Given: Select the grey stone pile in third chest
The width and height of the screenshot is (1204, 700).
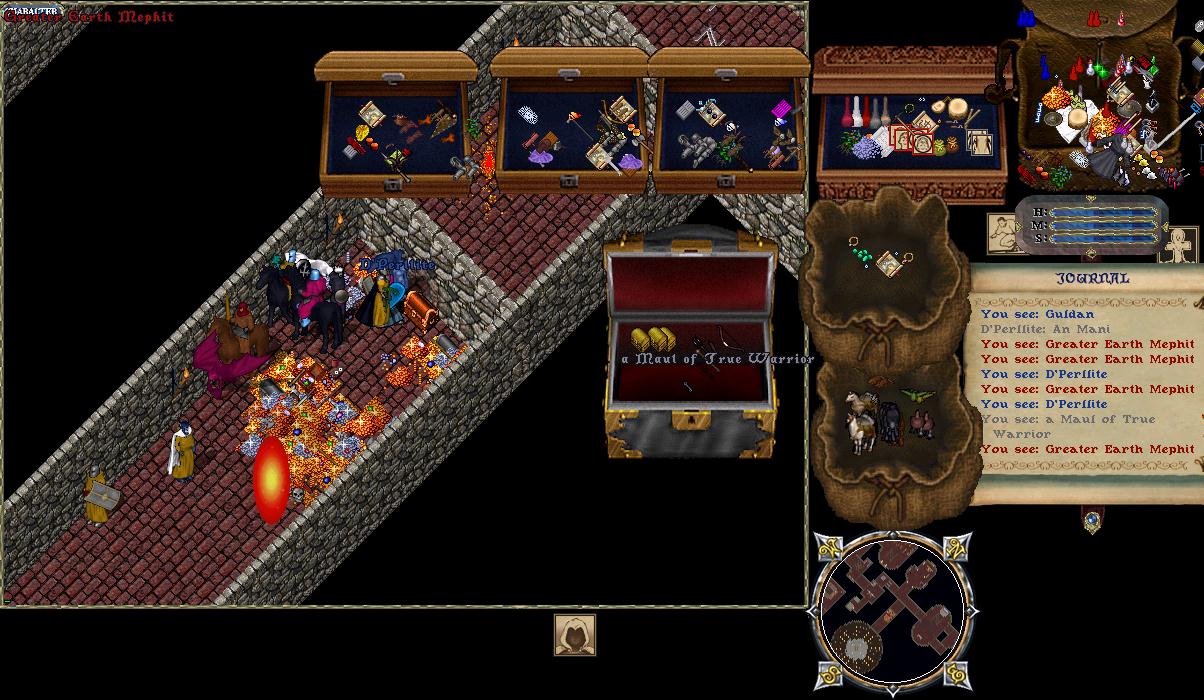Looking at the screenshot, I should [x=697, y=147].
